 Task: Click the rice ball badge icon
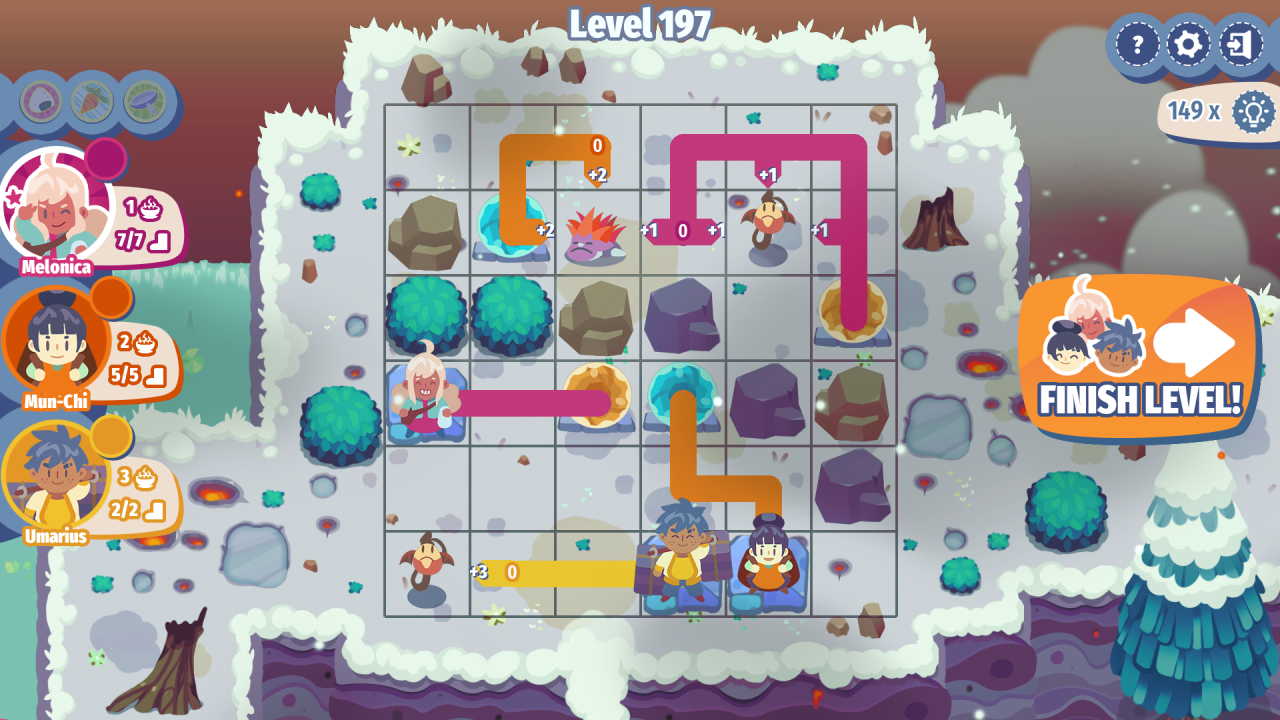pos(41,101)
